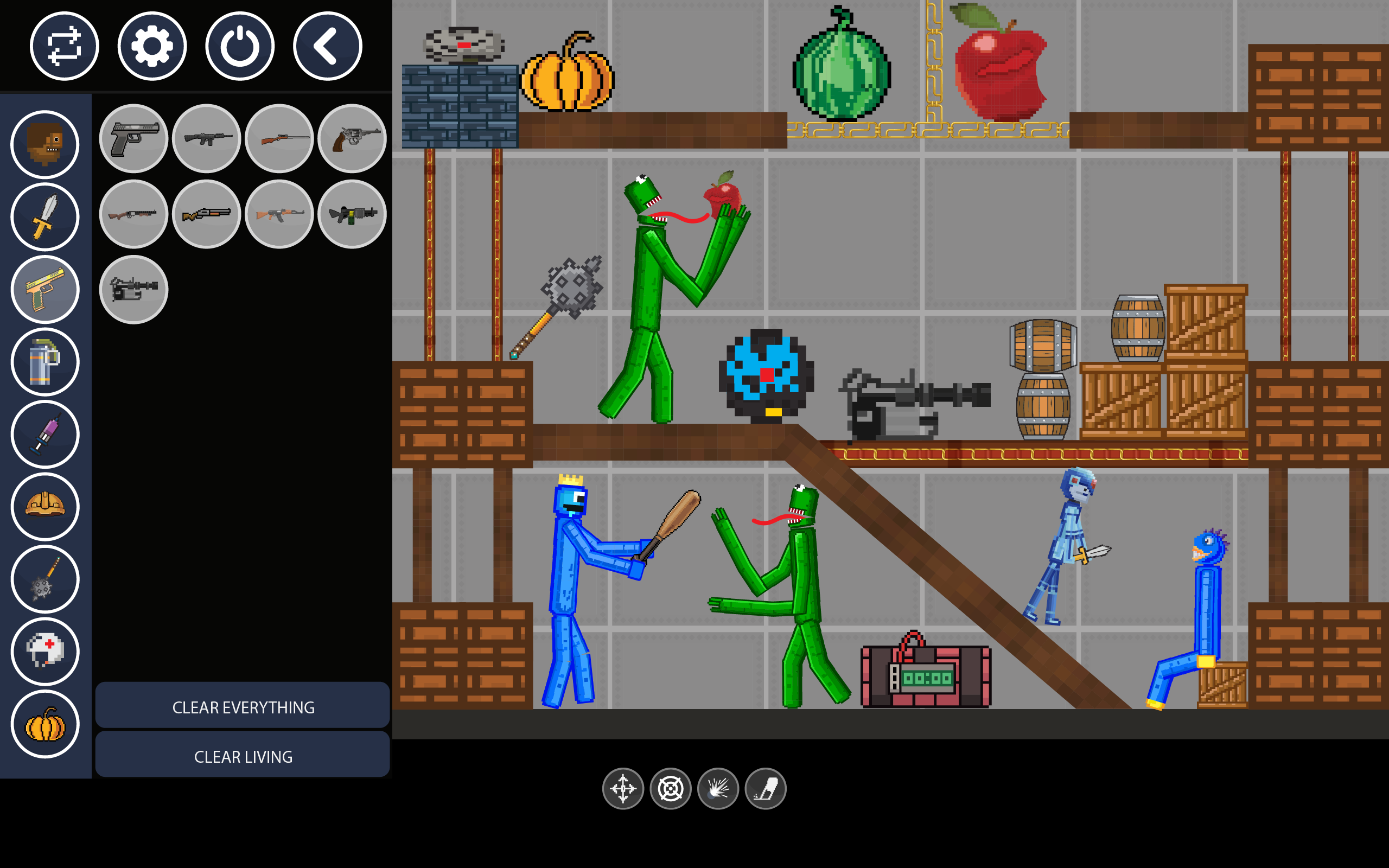Select the syringe category icon

click(x=46, y=435)
